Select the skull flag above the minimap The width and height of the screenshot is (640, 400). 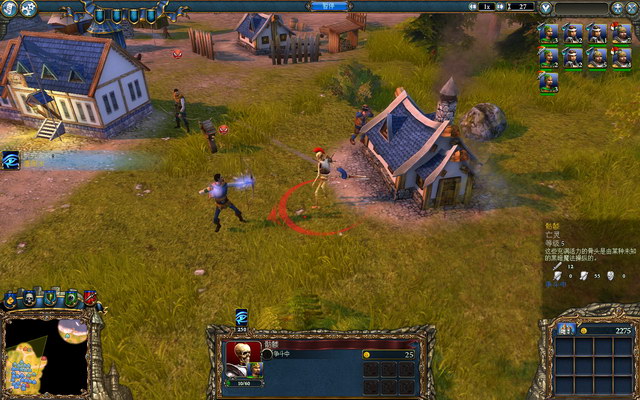29,298
